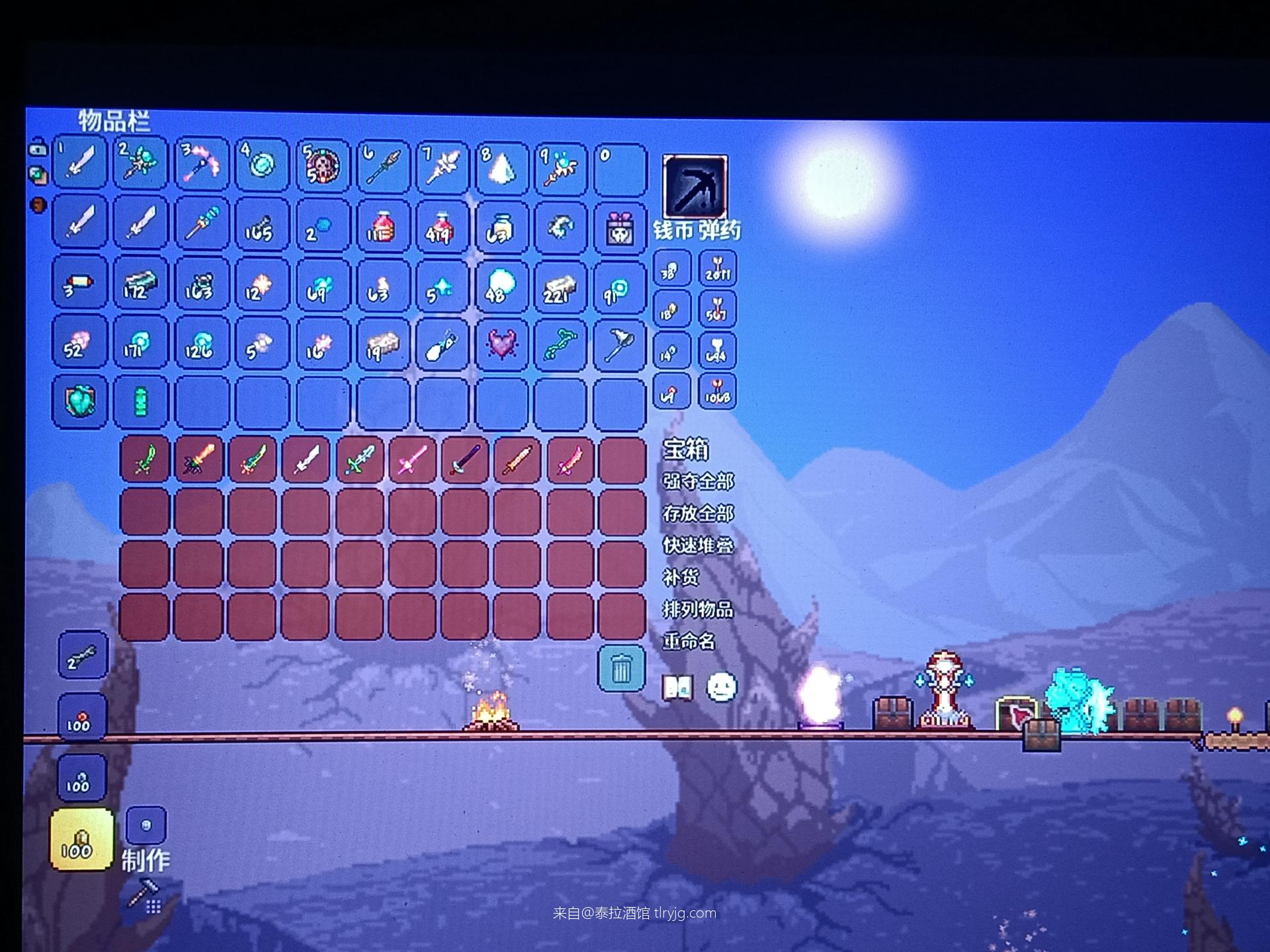Select the ammo slot showing 1068
Screen dimensions: 1270x952
click(717, 393)
